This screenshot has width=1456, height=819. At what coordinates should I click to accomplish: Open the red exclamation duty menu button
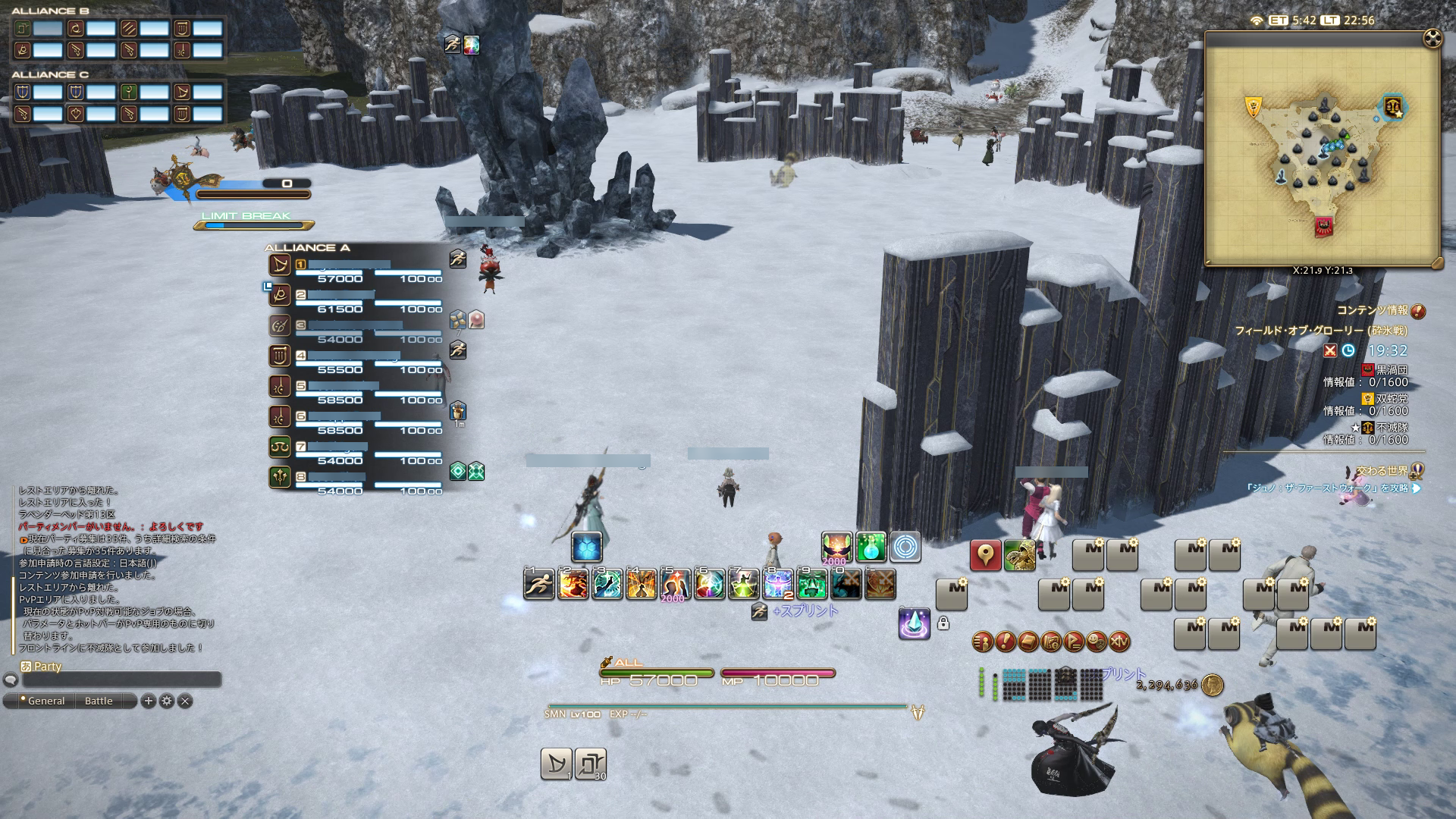coord(1006,642)
